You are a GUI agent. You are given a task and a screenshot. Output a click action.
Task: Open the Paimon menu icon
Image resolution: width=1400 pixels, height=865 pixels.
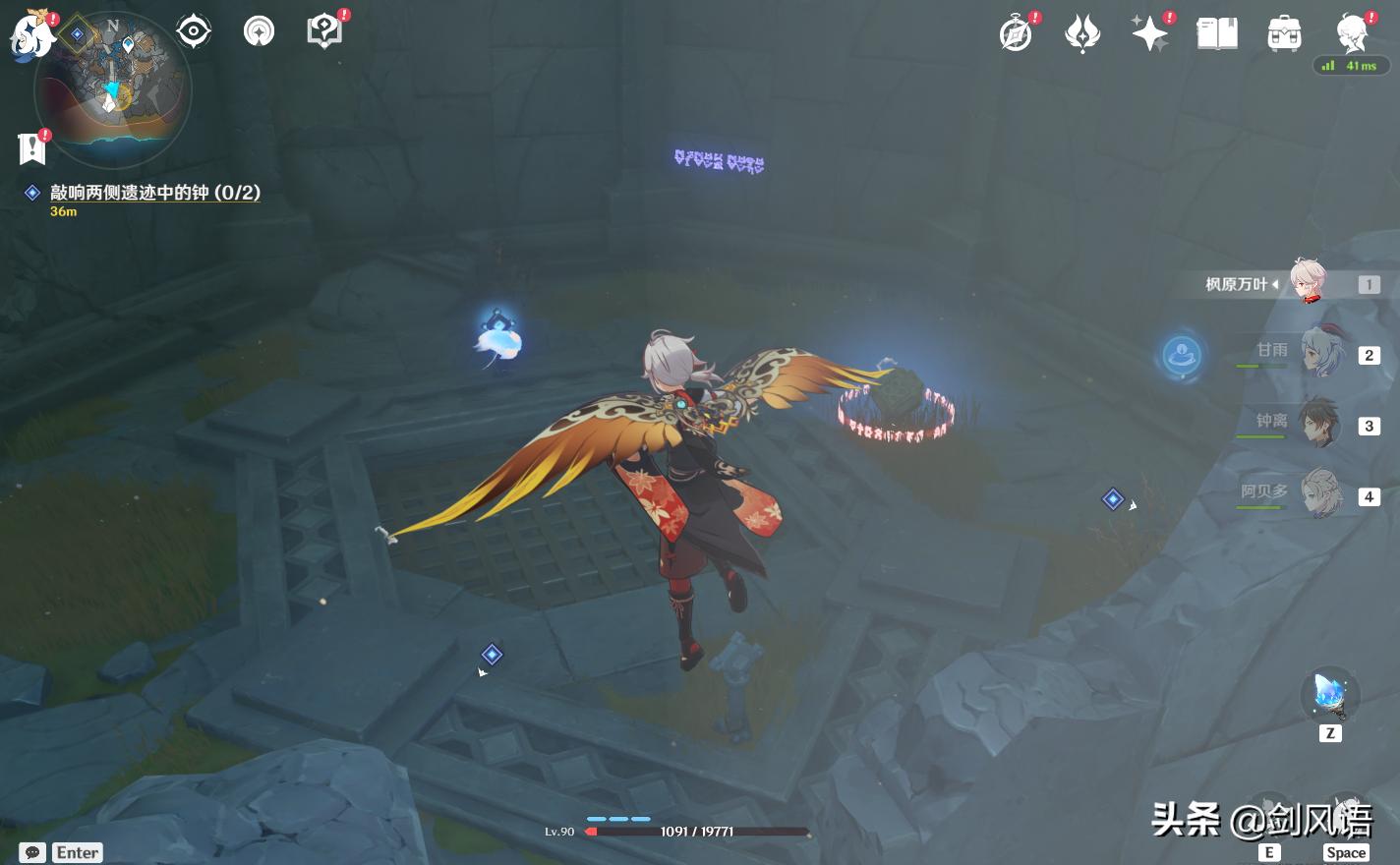pyautogui.click(x=31, y=35)
